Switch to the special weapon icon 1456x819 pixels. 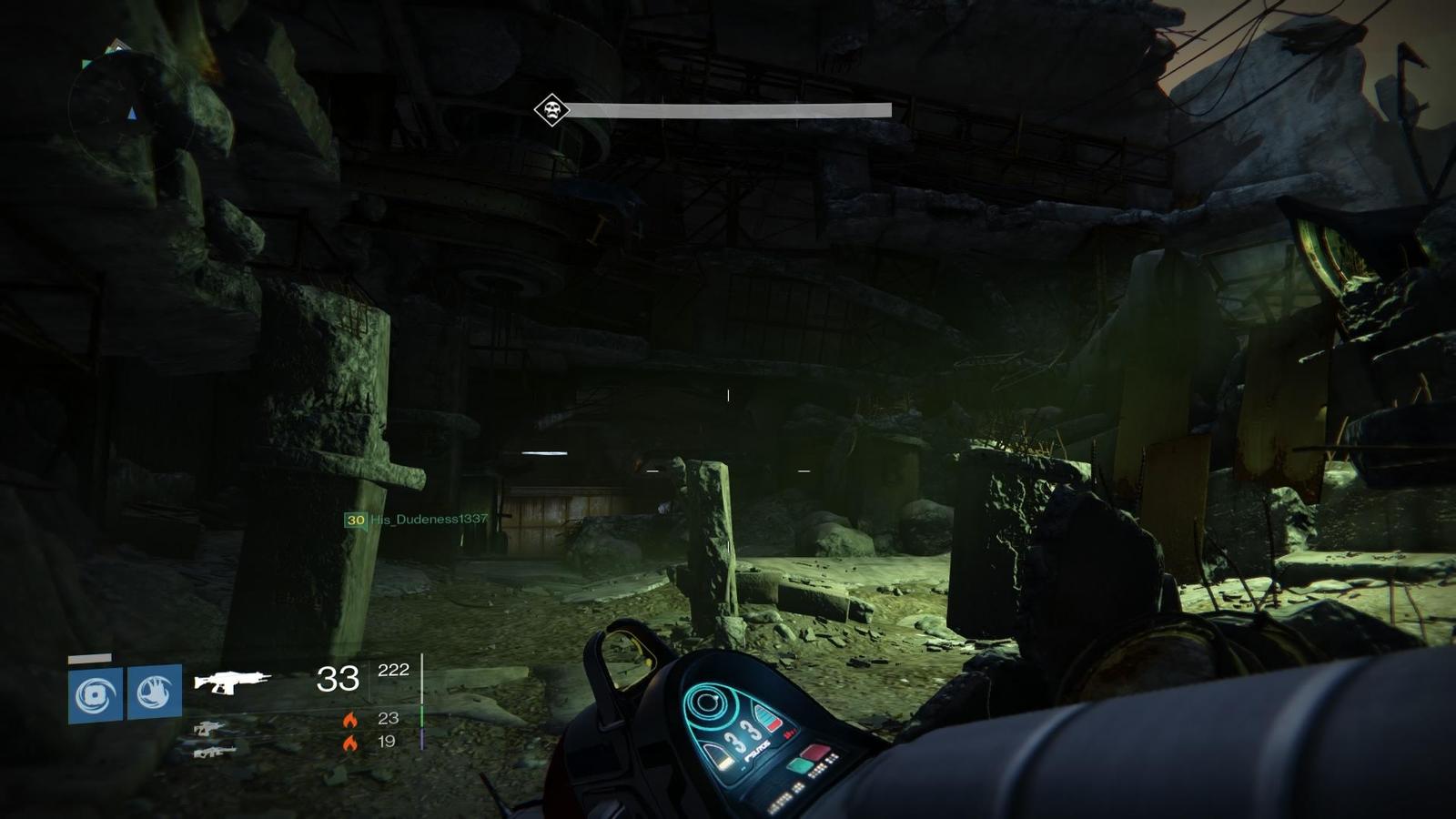[x=209, y=728]
